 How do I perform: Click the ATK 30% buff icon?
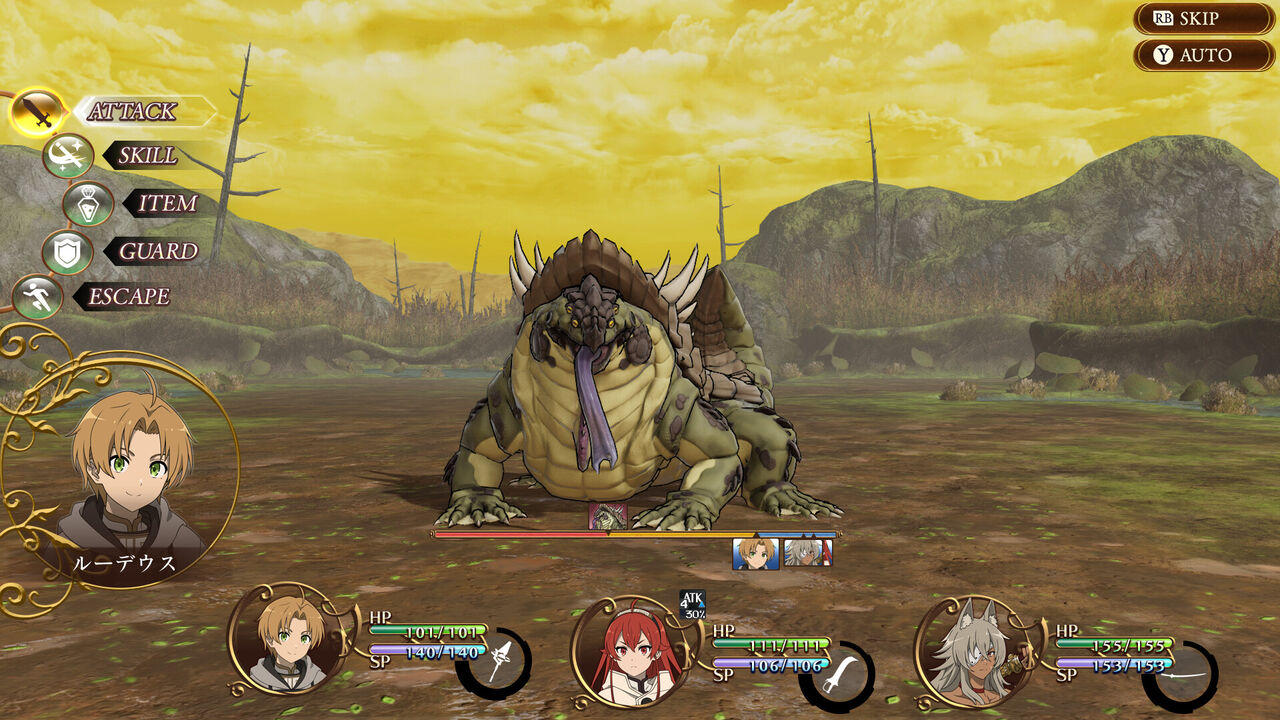coord(693,603)
